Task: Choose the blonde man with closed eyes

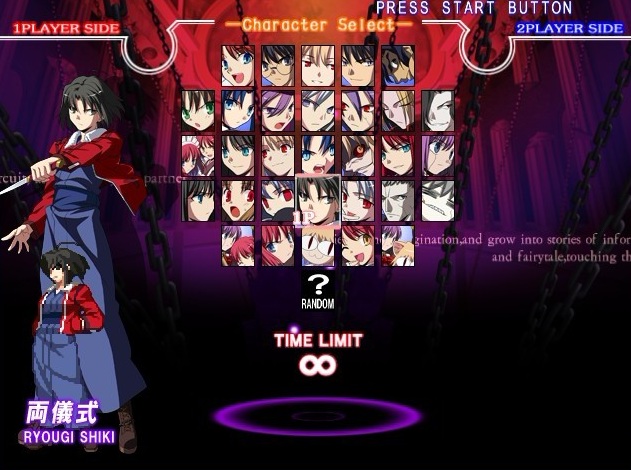Action: tap(397, 110)
